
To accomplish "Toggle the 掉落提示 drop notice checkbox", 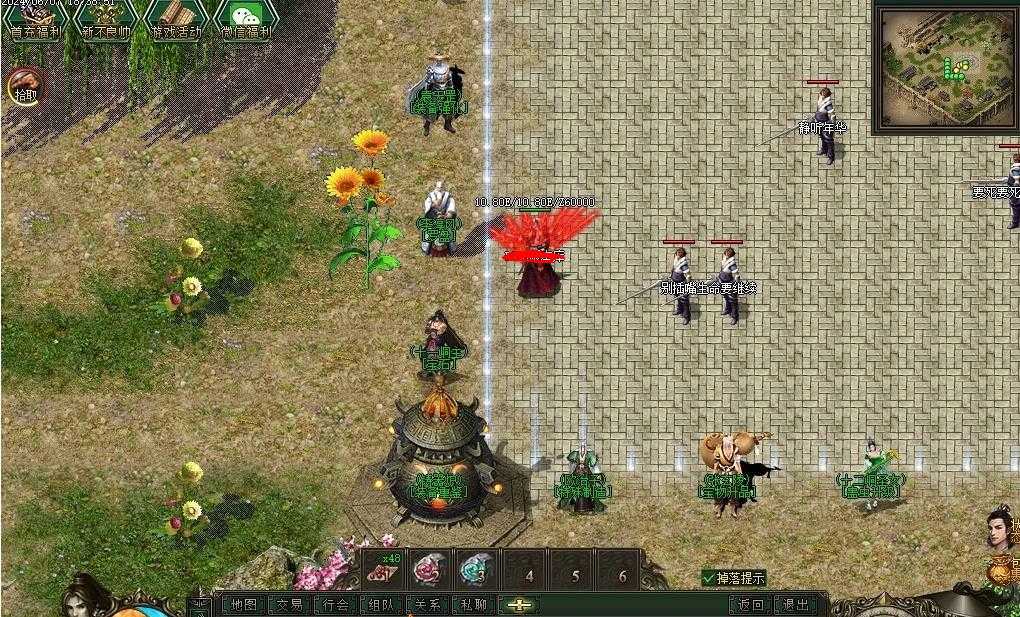I will (709, 578).
